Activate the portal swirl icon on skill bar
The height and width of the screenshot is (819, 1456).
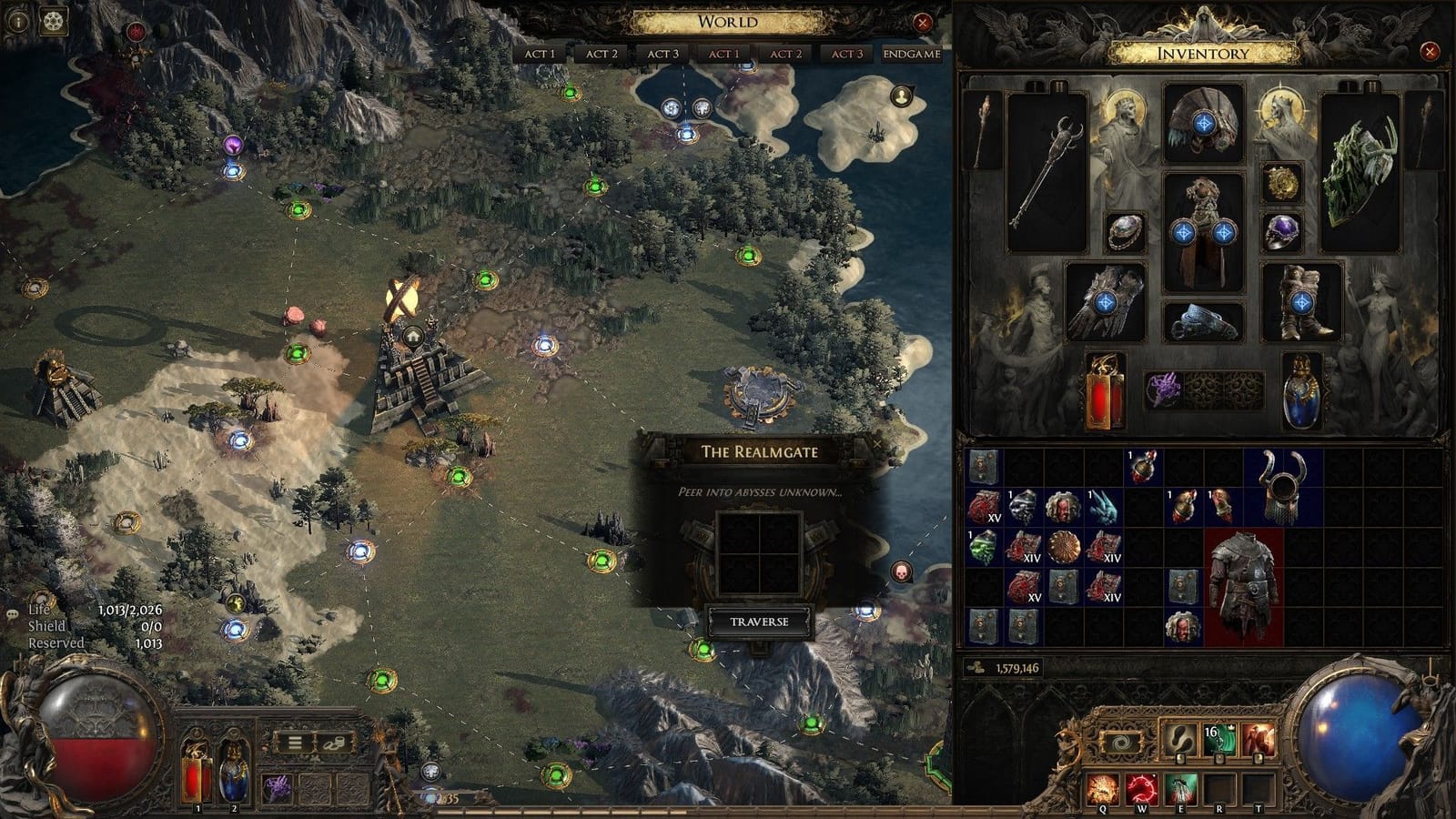1121,741
